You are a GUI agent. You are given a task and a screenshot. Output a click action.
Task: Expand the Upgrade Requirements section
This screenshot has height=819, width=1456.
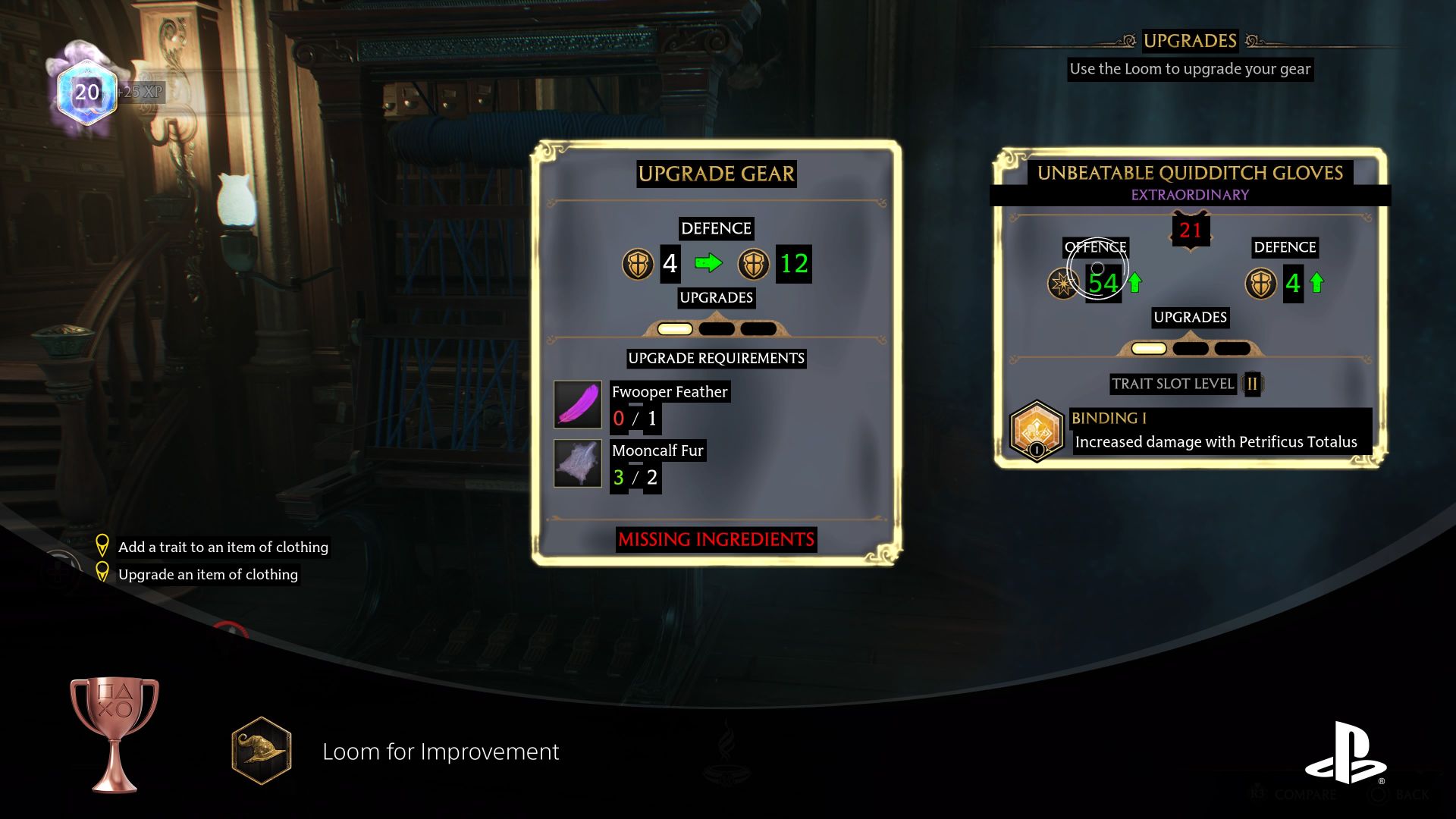(x=716, y=358)
